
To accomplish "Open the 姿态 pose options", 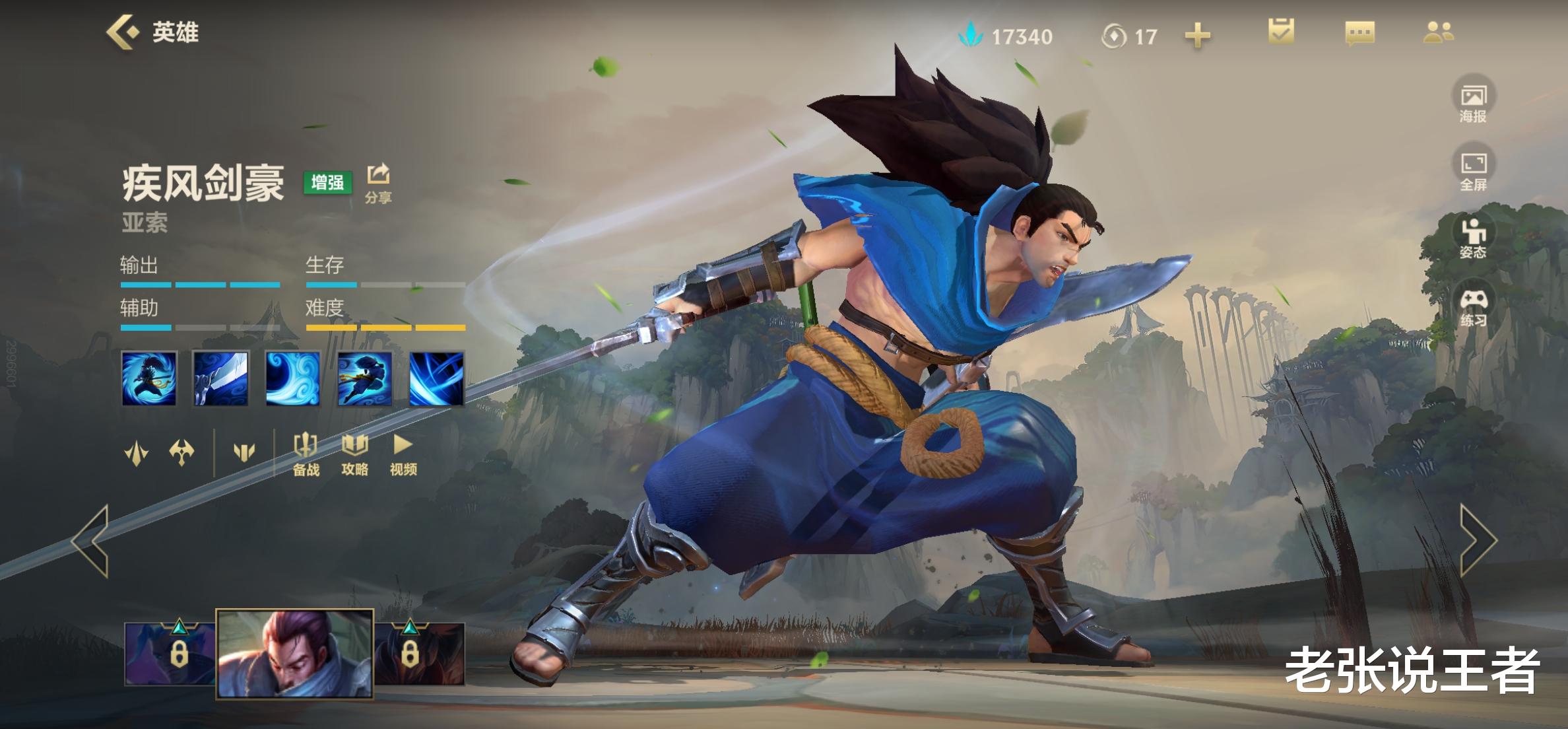I will point(1473,237).
